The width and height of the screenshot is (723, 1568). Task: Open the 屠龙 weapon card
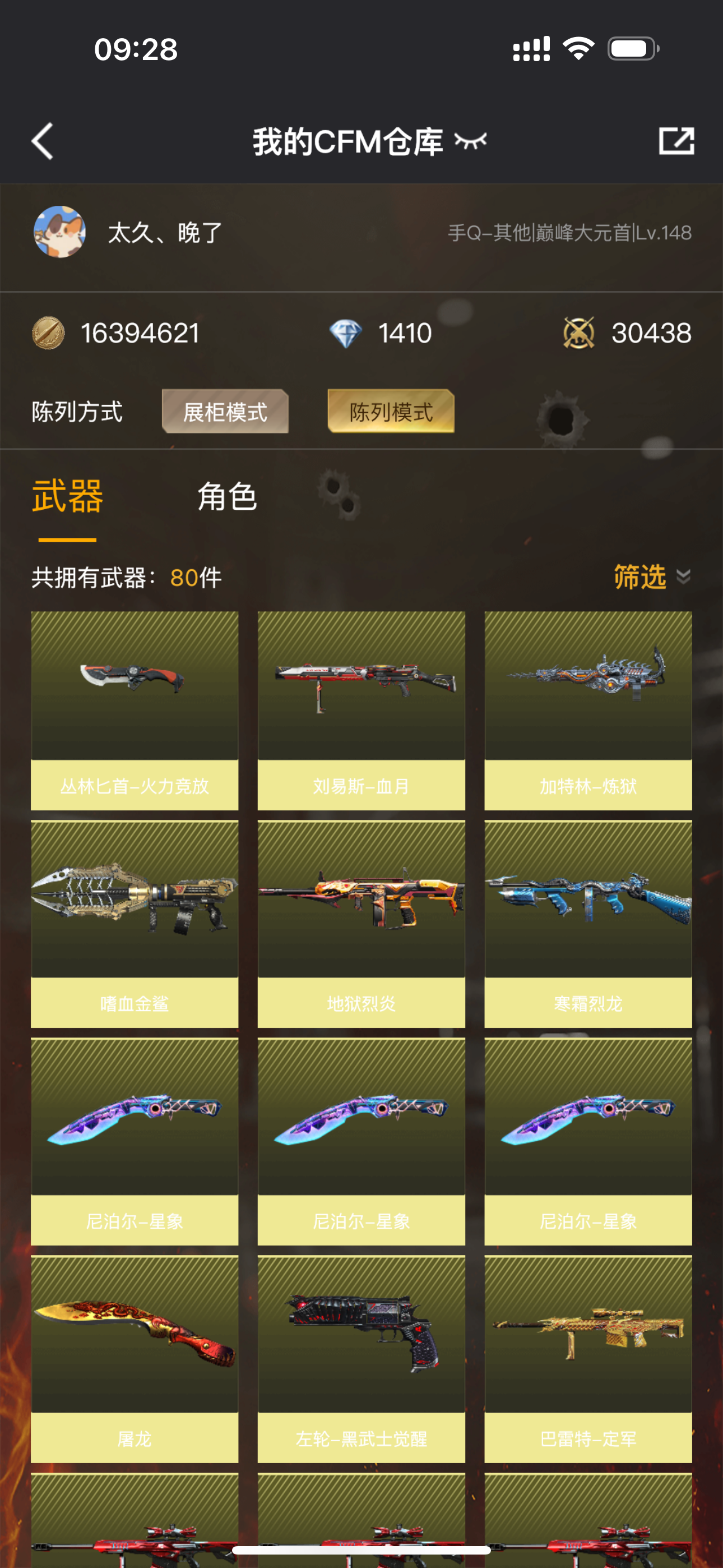click(x=133, y=1342)
